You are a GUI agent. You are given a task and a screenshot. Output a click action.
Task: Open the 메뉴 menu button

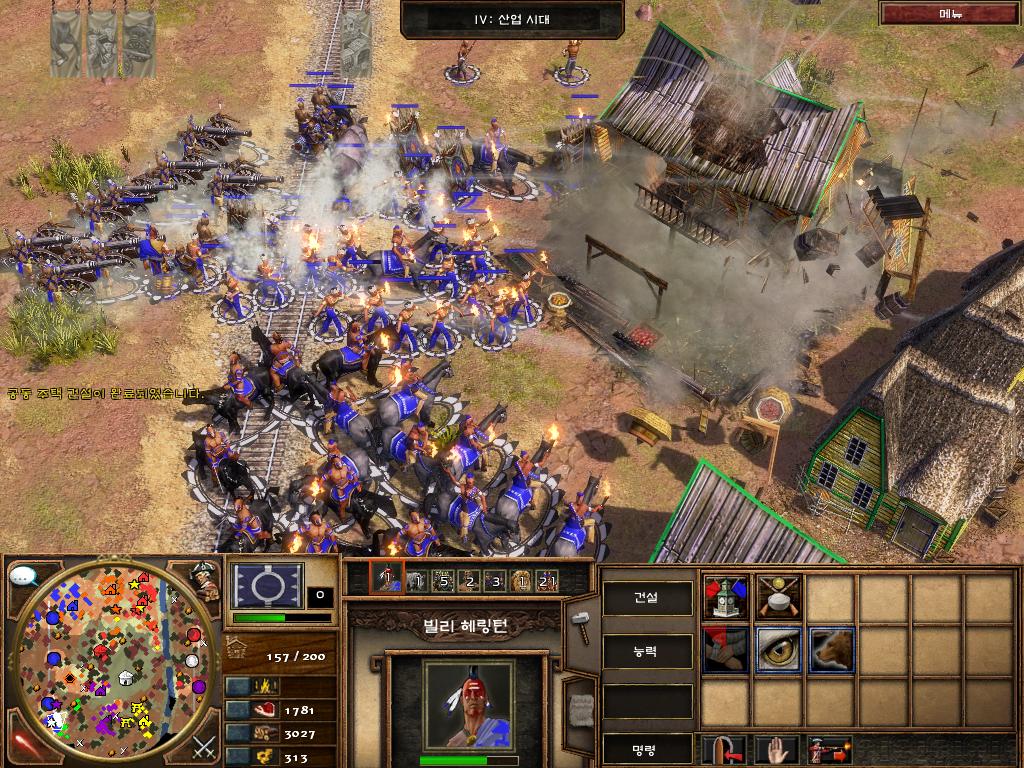[949, 14]
